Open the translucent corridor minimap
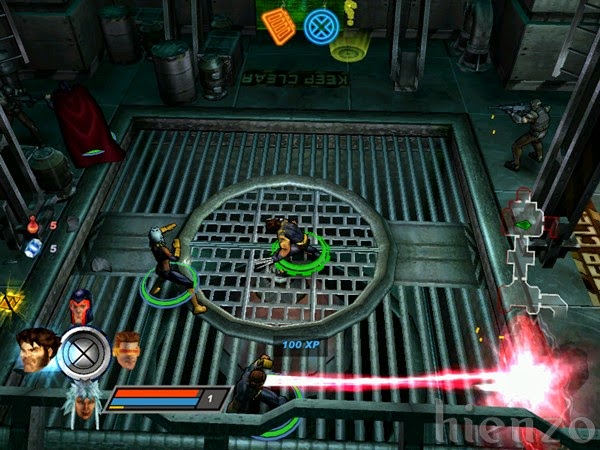This screenshot has height=450, width=600. pyautogui.click(x=529, y=250)
